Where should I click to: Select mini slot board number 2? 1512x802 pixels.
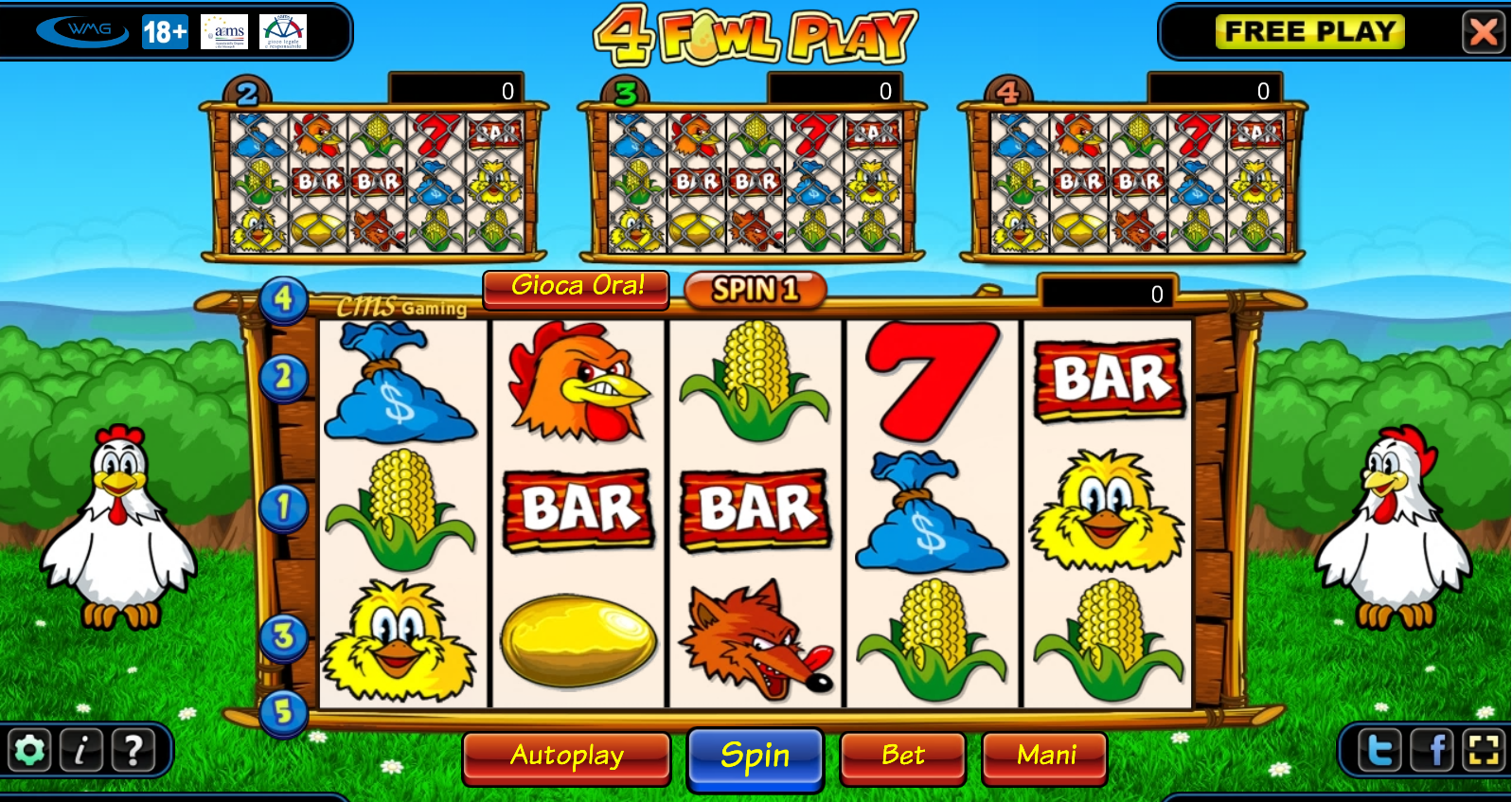(248, 92)
